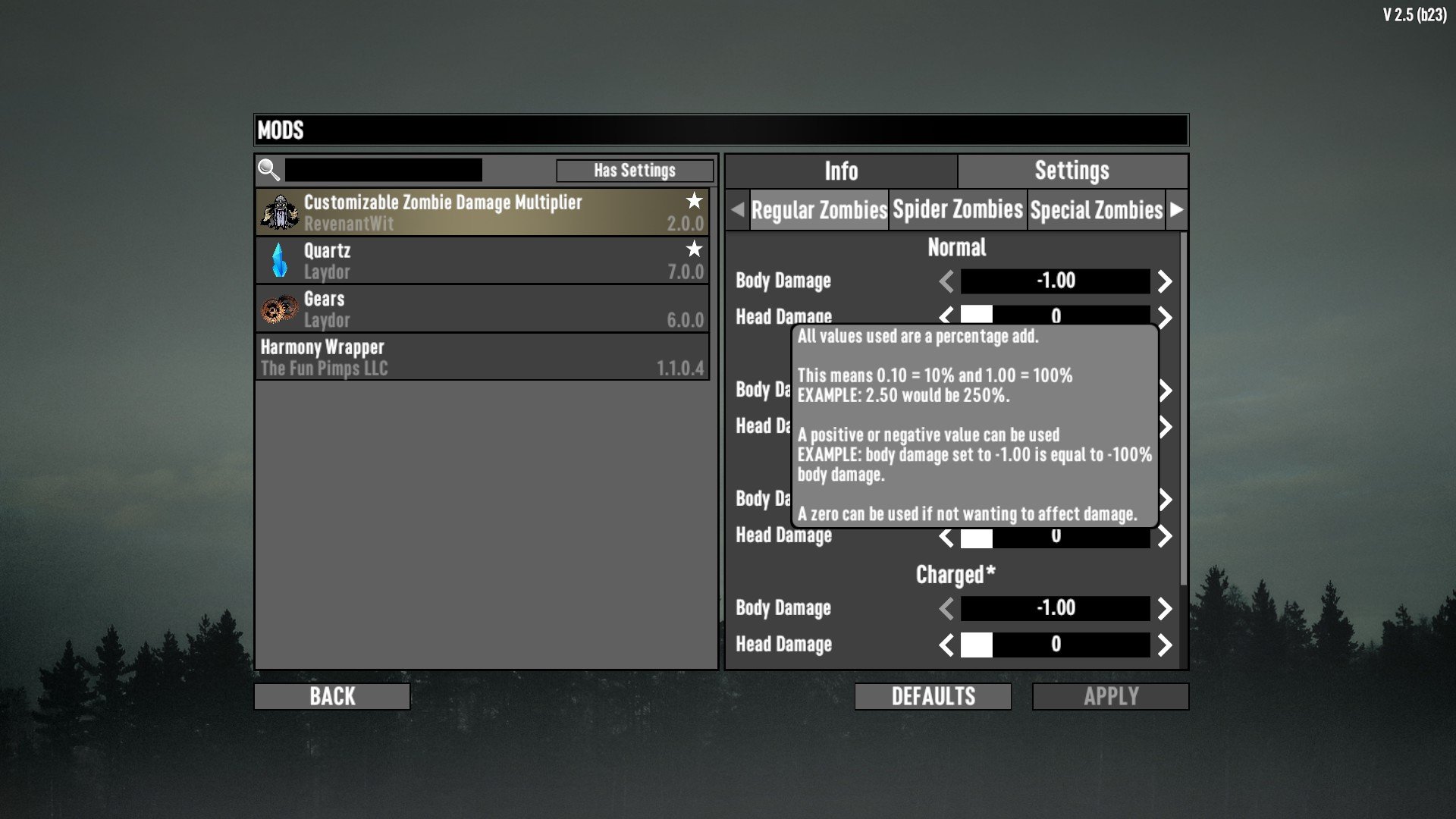Image resolution: width=1456 pixels, height=819 pixels.
Task: Go back with the BACK button
Action: click(332, 696)
